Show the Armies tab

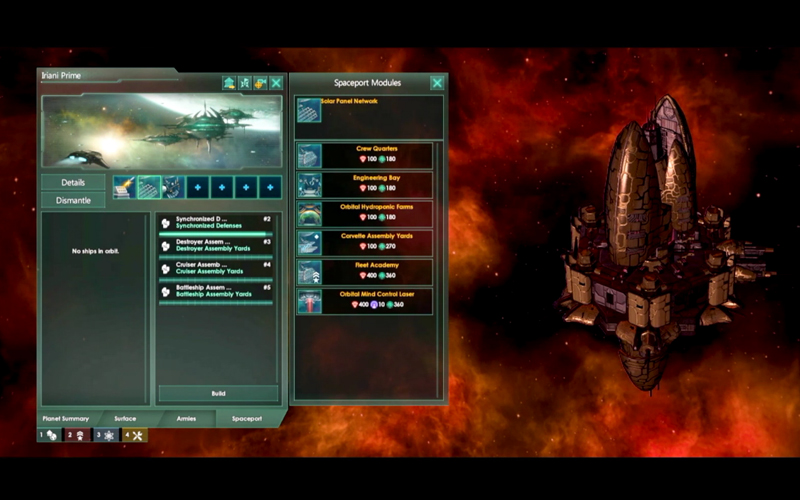pyautogui.click(x=186, y=419)
